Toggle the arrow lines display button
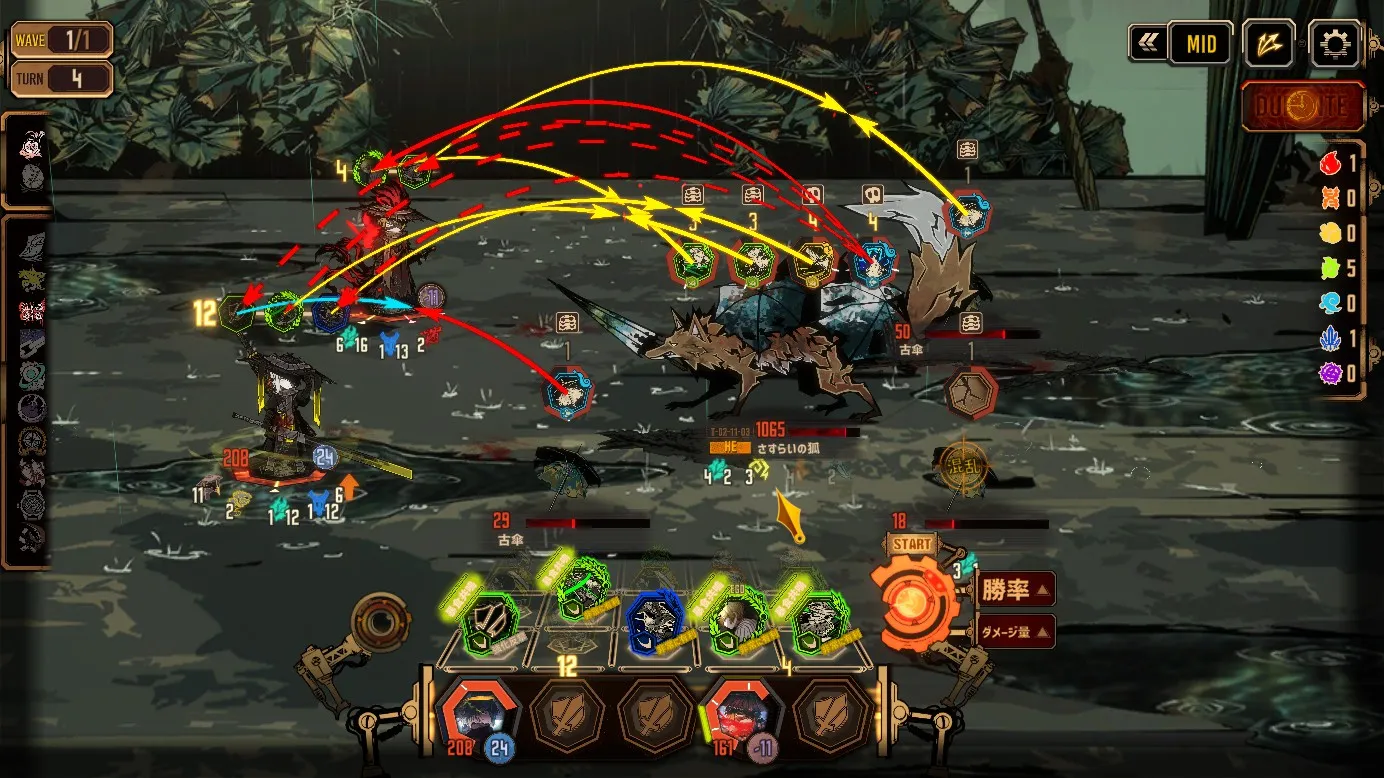Viewport: 1384px width, 778px height. 1269,44
